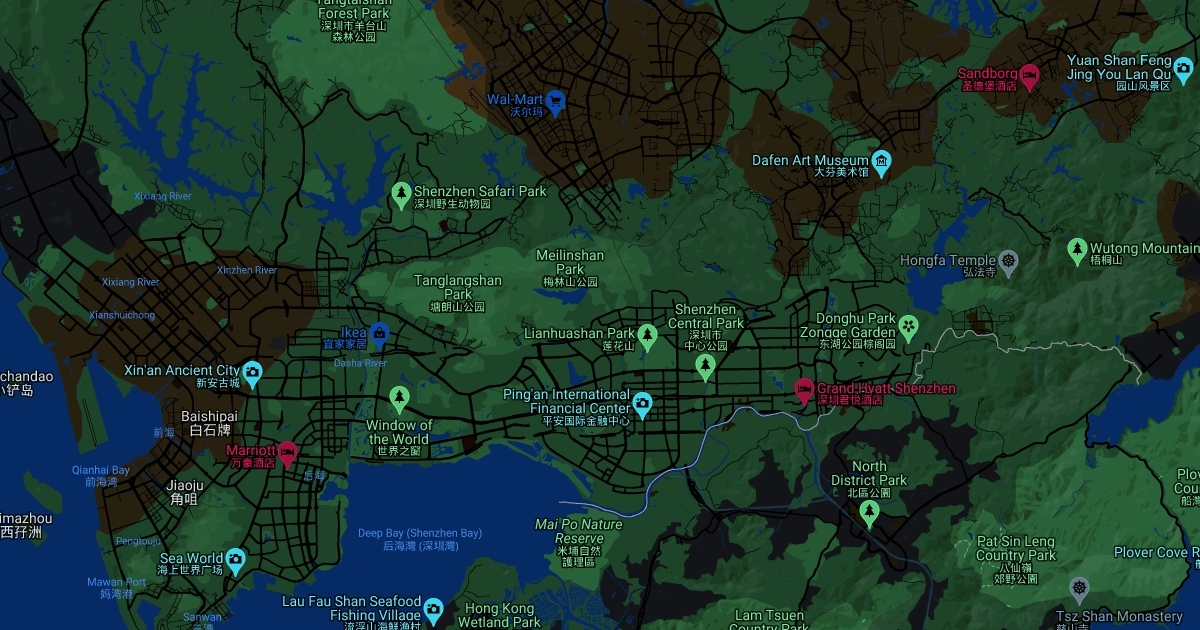Choose the Hongfa Temple marker
The image size is (1200, 630).
[1008, 260]
